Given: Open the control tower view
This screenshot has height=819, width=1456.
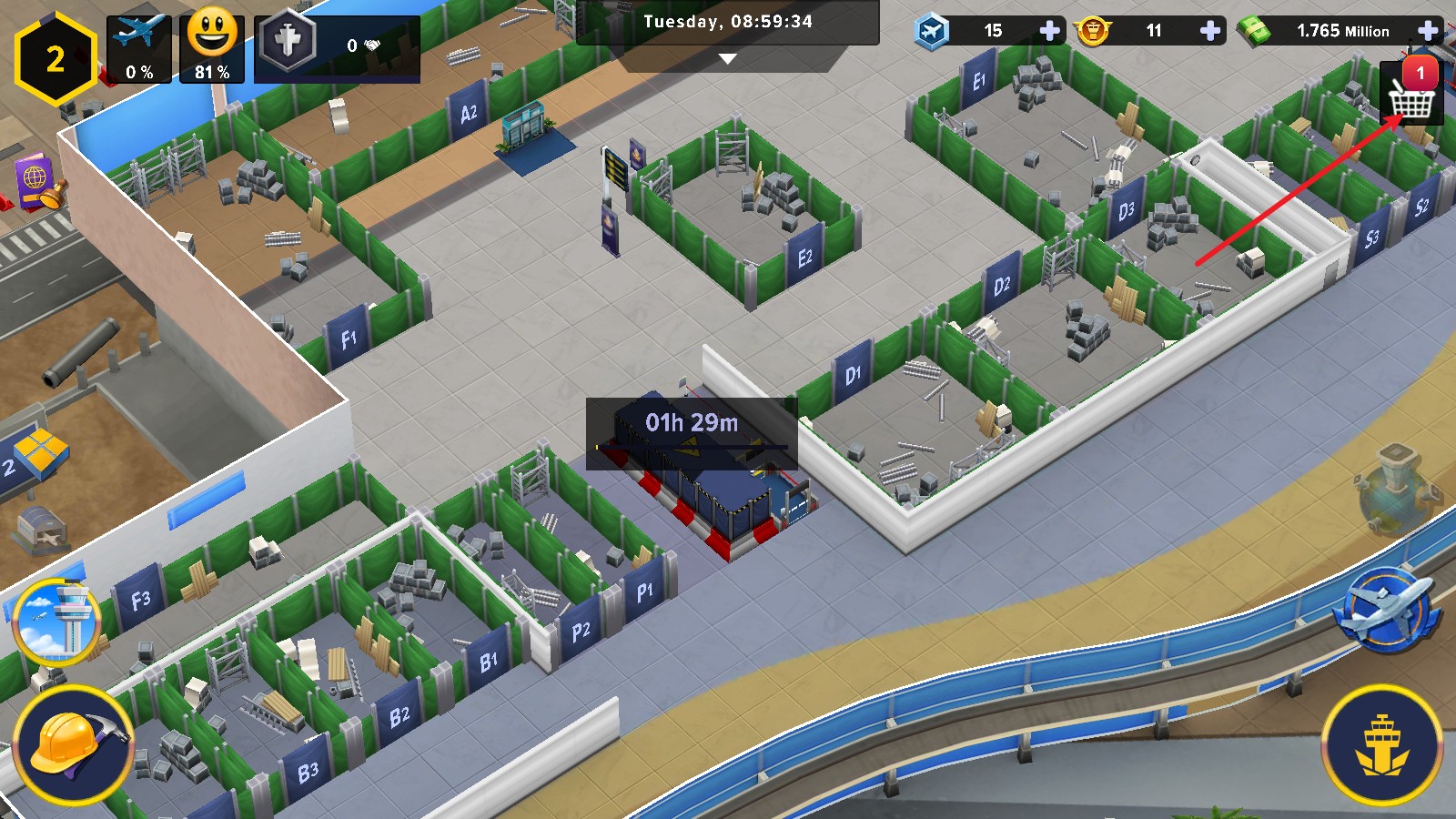Looking at the screenshot, I should 56,621.
